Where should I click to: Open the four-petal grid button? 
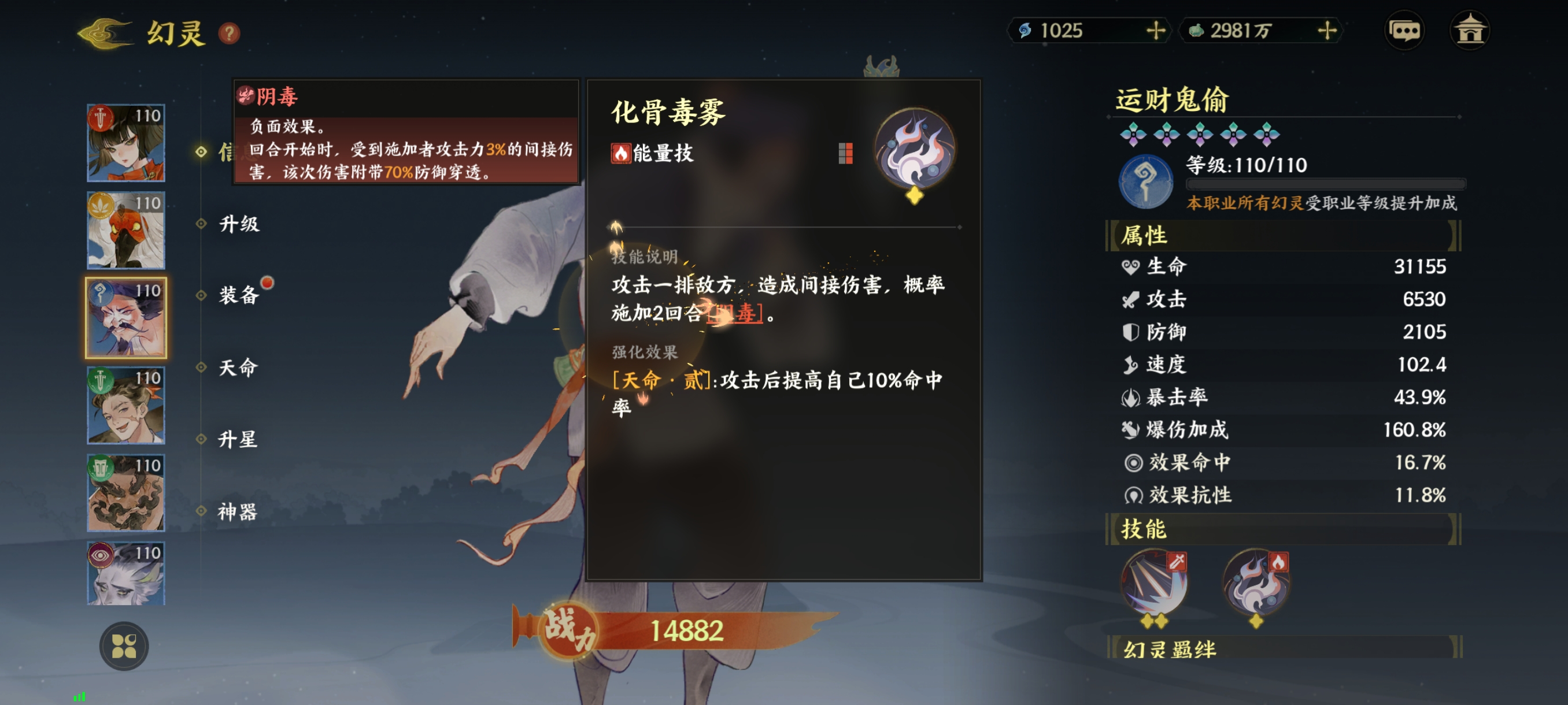point(124,646)
